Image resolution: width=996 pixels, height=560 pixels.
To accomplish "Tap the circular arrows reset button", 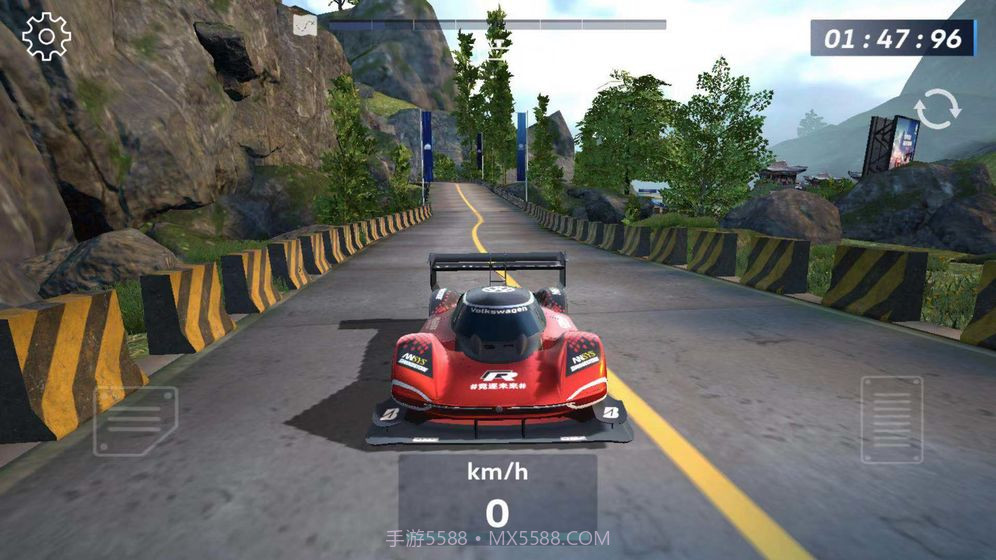I will 937,109.
